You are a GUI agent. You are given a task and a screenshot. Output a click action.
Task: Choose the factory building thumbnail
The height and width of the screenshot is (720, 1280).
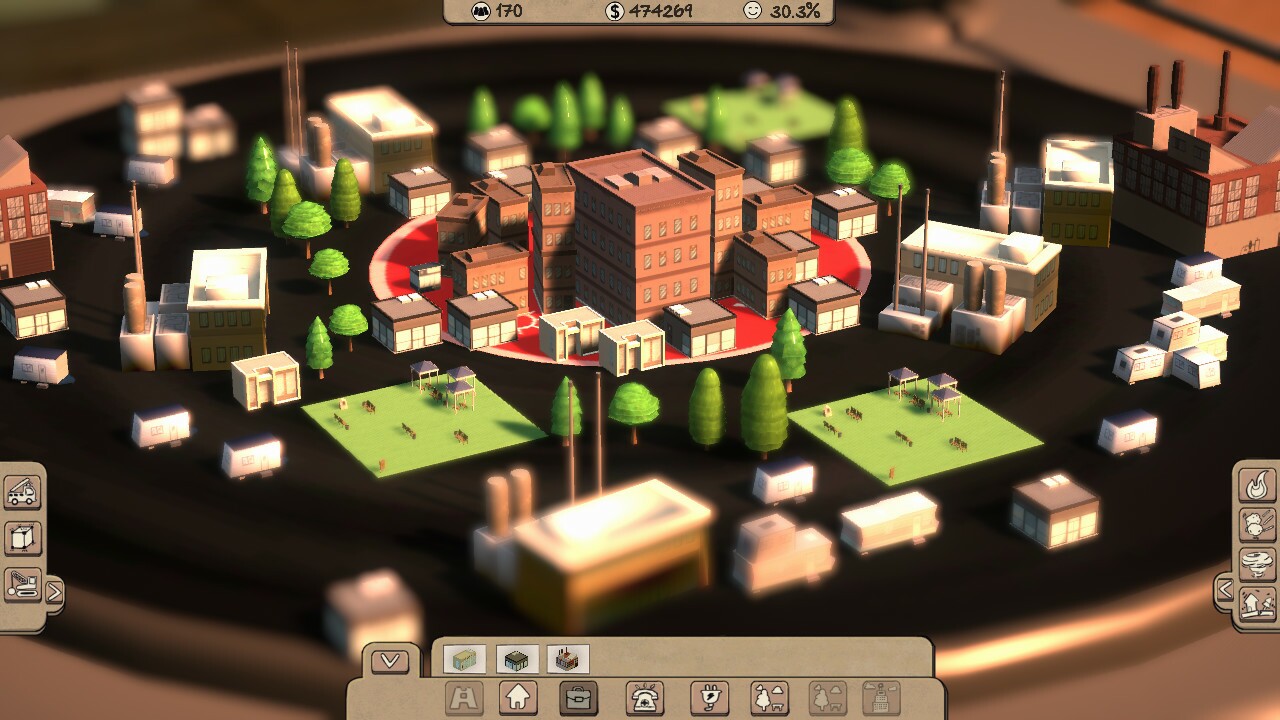pos(569,659)
